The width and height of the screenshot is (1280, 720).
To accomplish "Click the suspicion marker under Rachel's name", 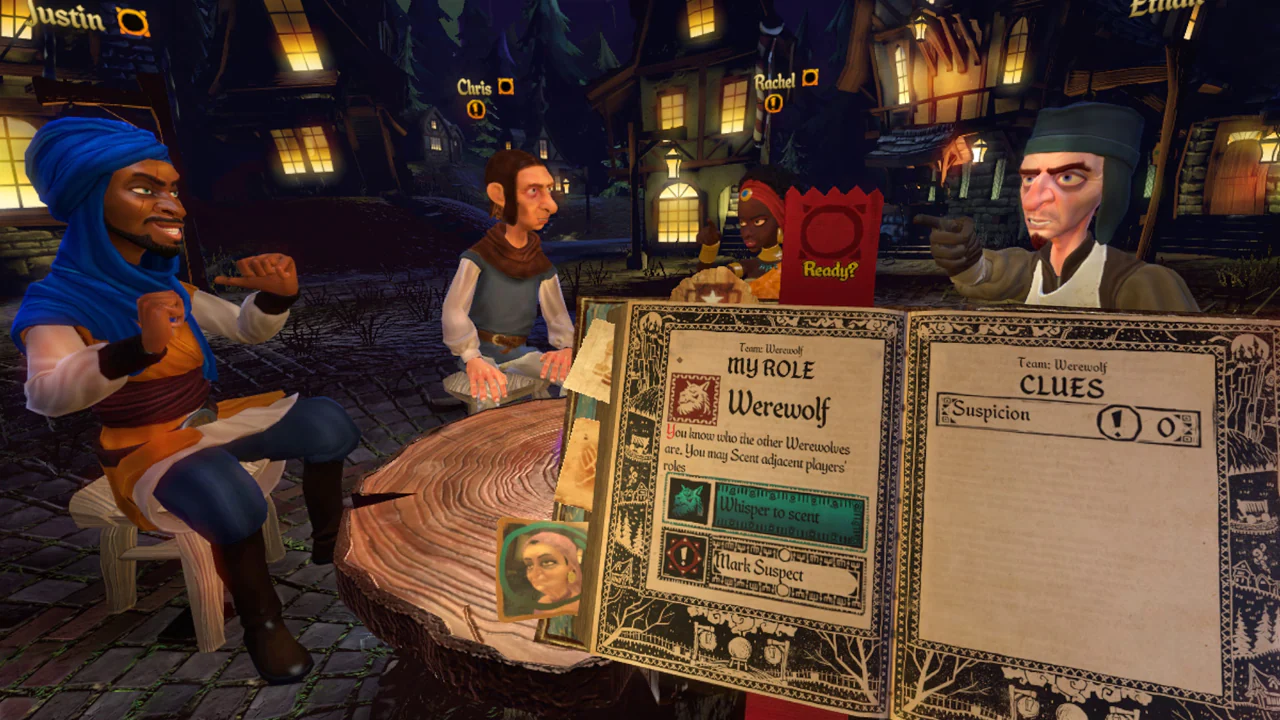I will (x=773, y=102).
